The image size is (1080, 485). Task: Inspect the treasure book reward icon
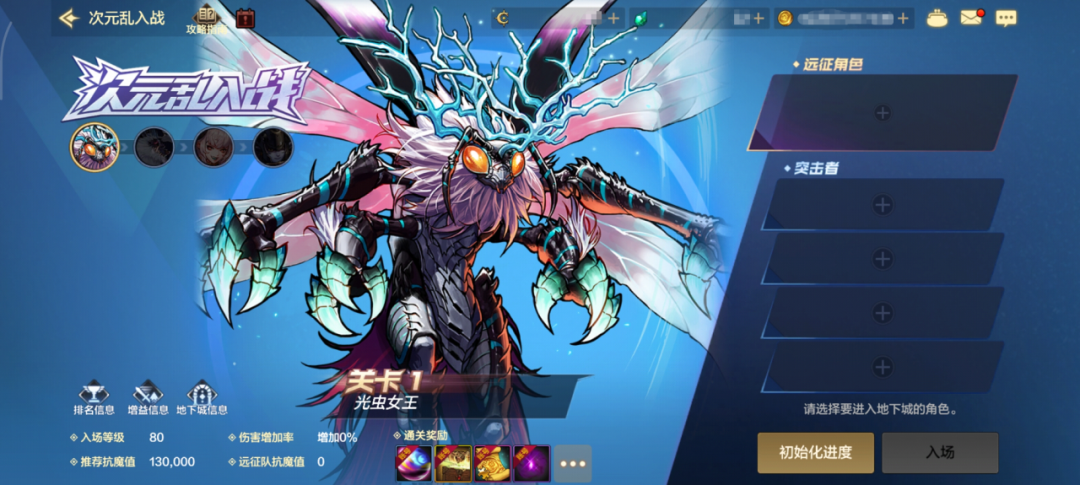(453, 463)
